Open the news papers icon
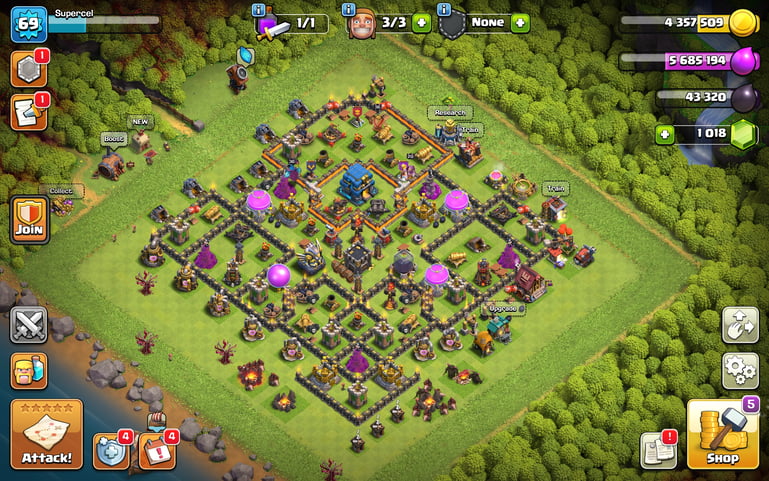The width and height of the screenshot is (769, 481). pos(658,449)
